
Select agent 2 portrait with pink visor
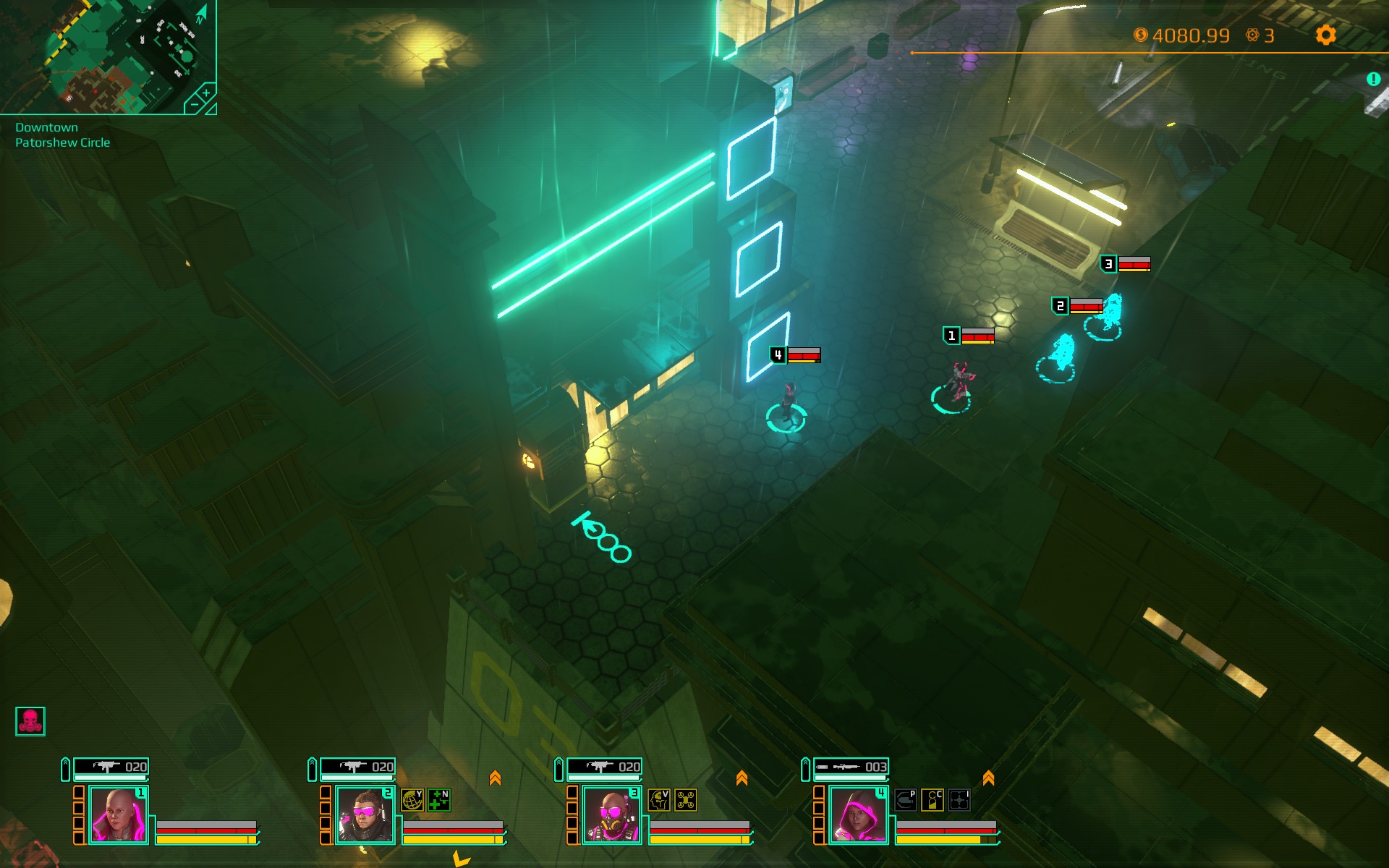click(365, 815)
